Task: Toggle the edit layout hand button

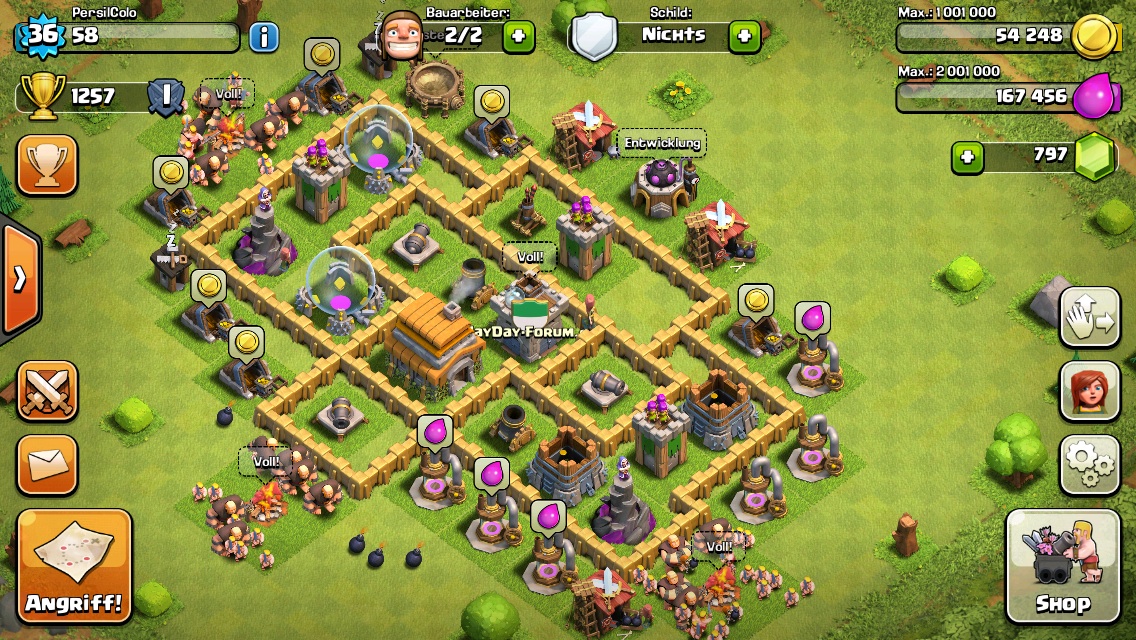Action: pyautogui.click(x=1089, y=318)
